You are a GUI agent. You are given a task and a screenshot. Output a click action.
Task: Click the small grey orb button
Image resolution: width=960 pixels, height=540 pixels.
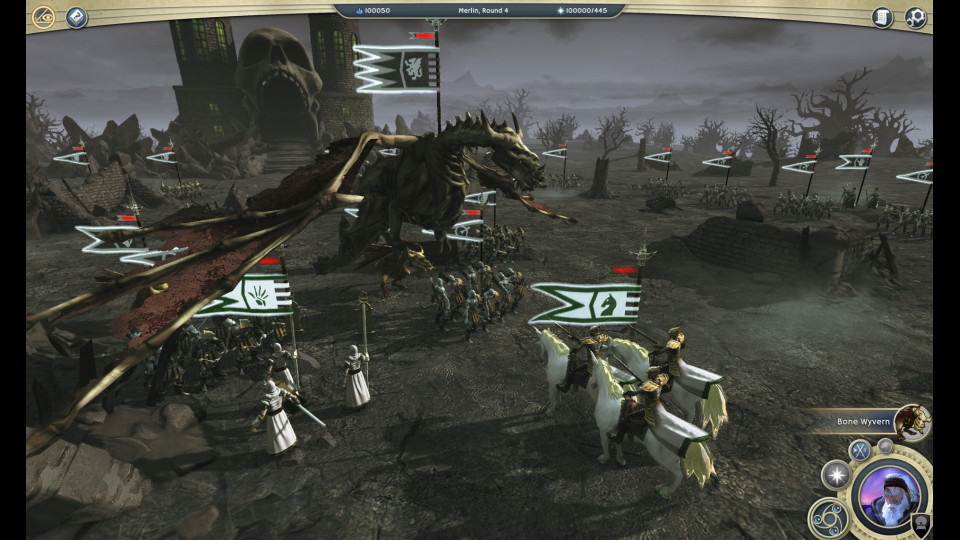click(x=885, y=446)
